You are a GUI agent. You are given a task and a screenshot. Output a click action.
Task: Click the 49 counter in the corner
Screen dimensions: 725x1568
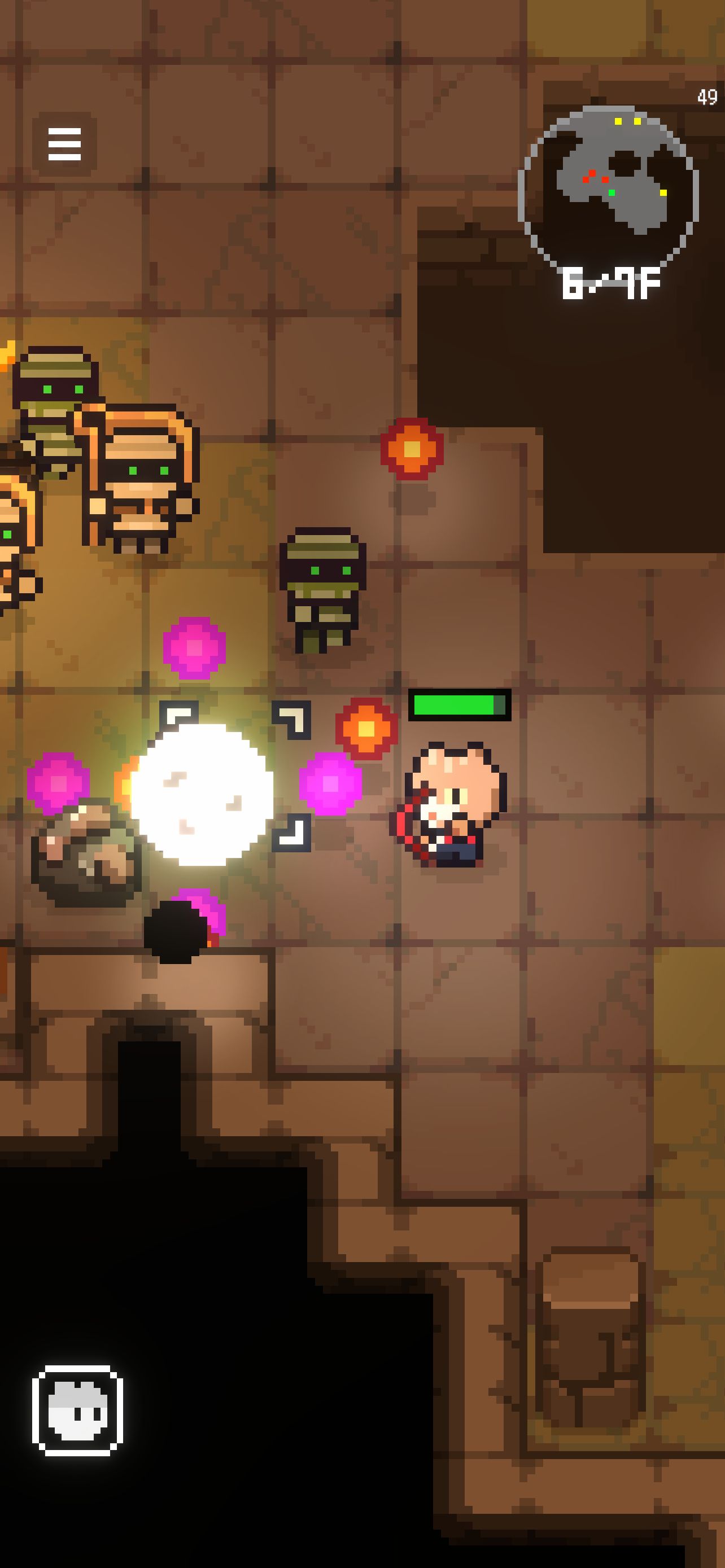(707, 95)
